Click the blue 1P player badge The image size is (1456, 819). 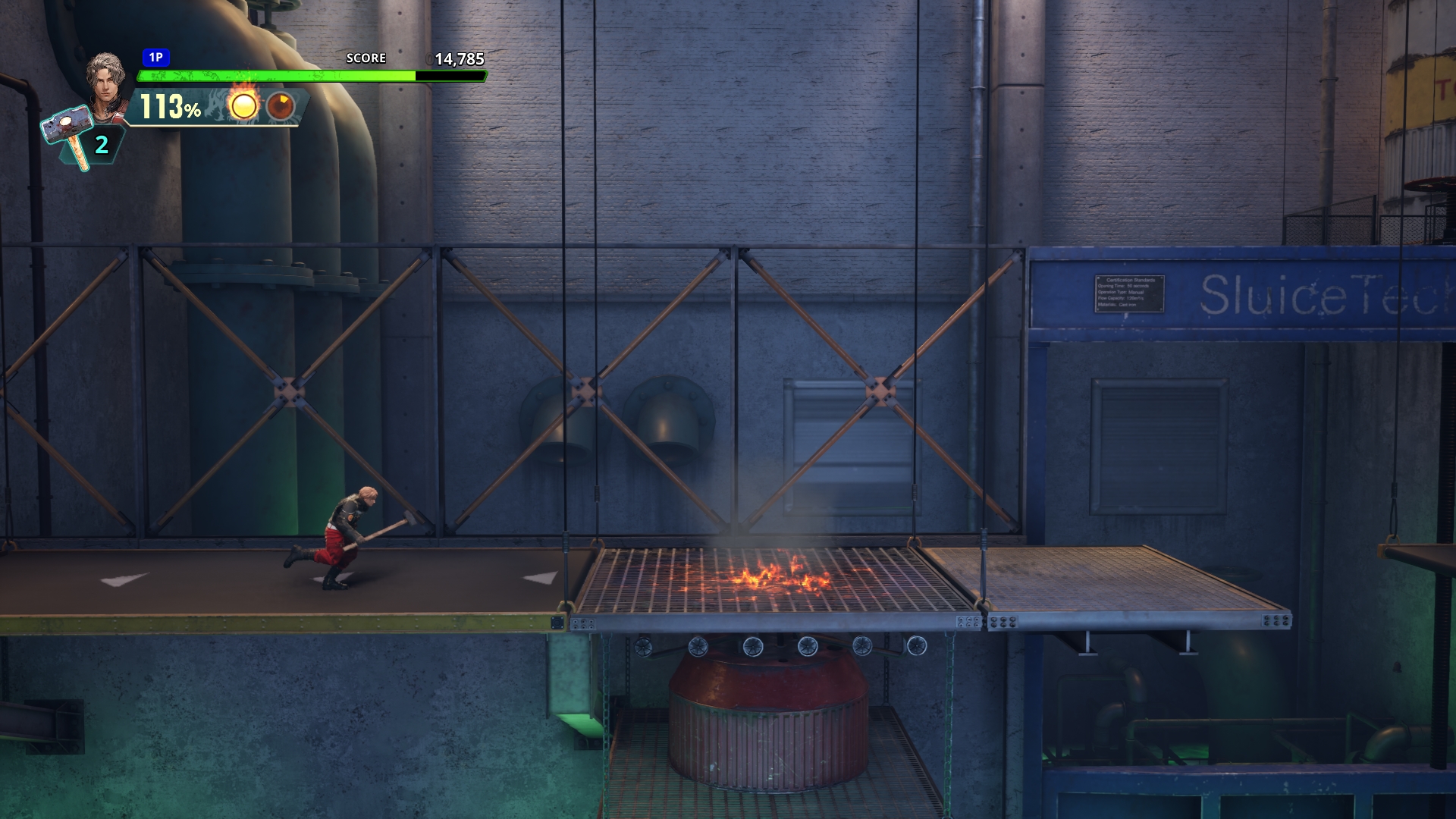click(x=155, y=58)
